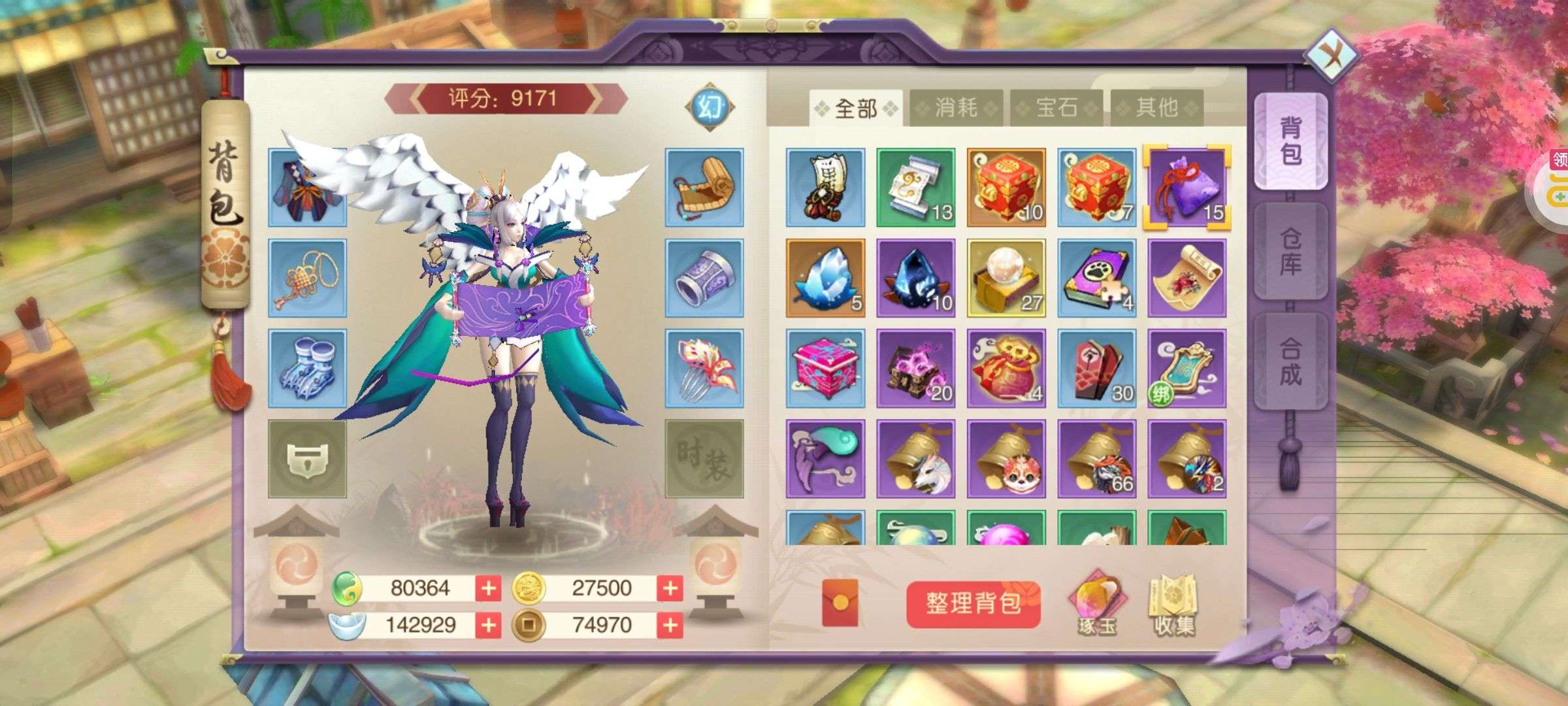The width and height of the screenshot is (1568, 706).
Task: Open the 收集 book icon
Action: 1174,605
